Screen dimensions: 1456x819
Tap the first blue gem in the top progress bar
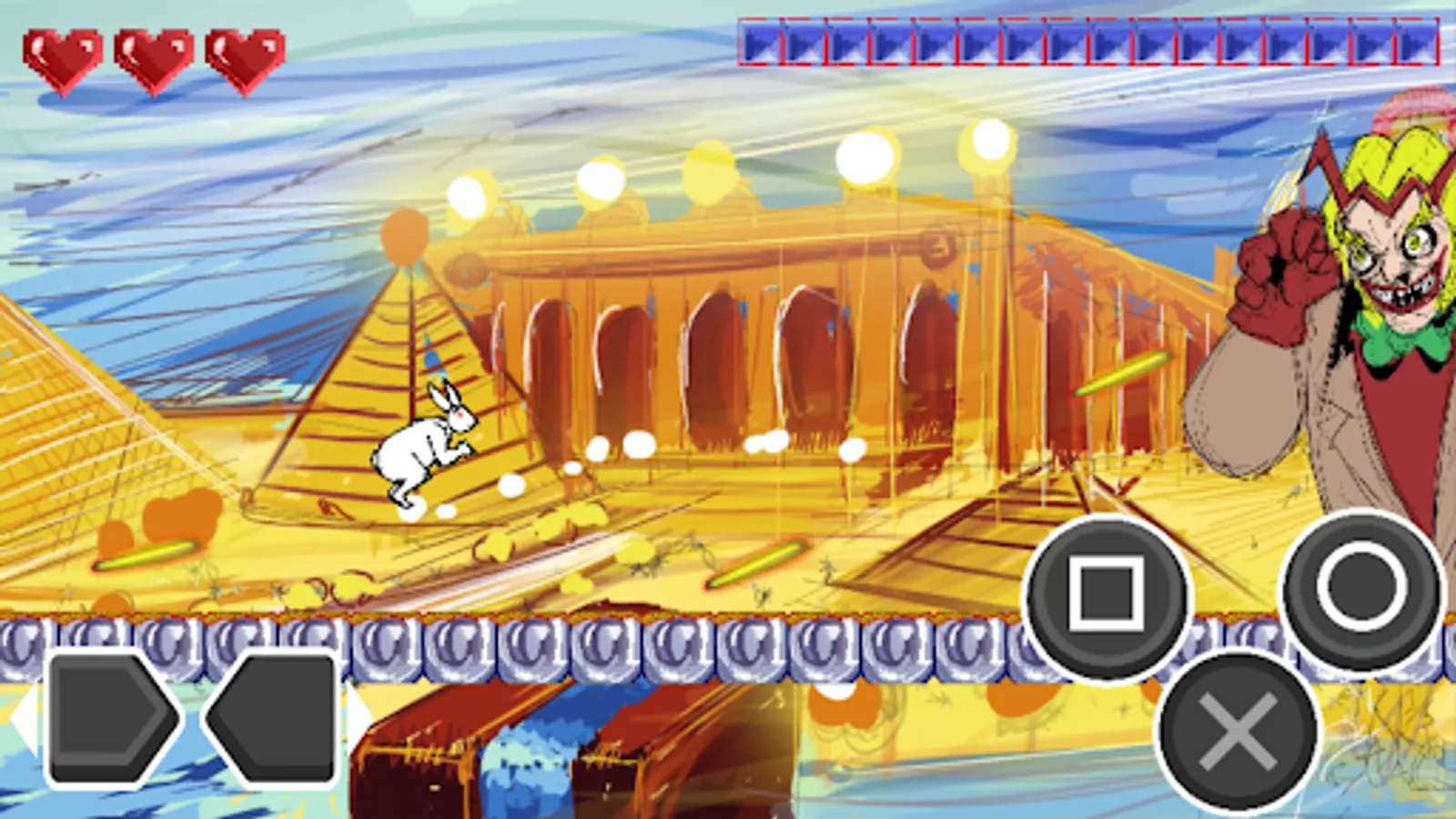coord(760,41)
